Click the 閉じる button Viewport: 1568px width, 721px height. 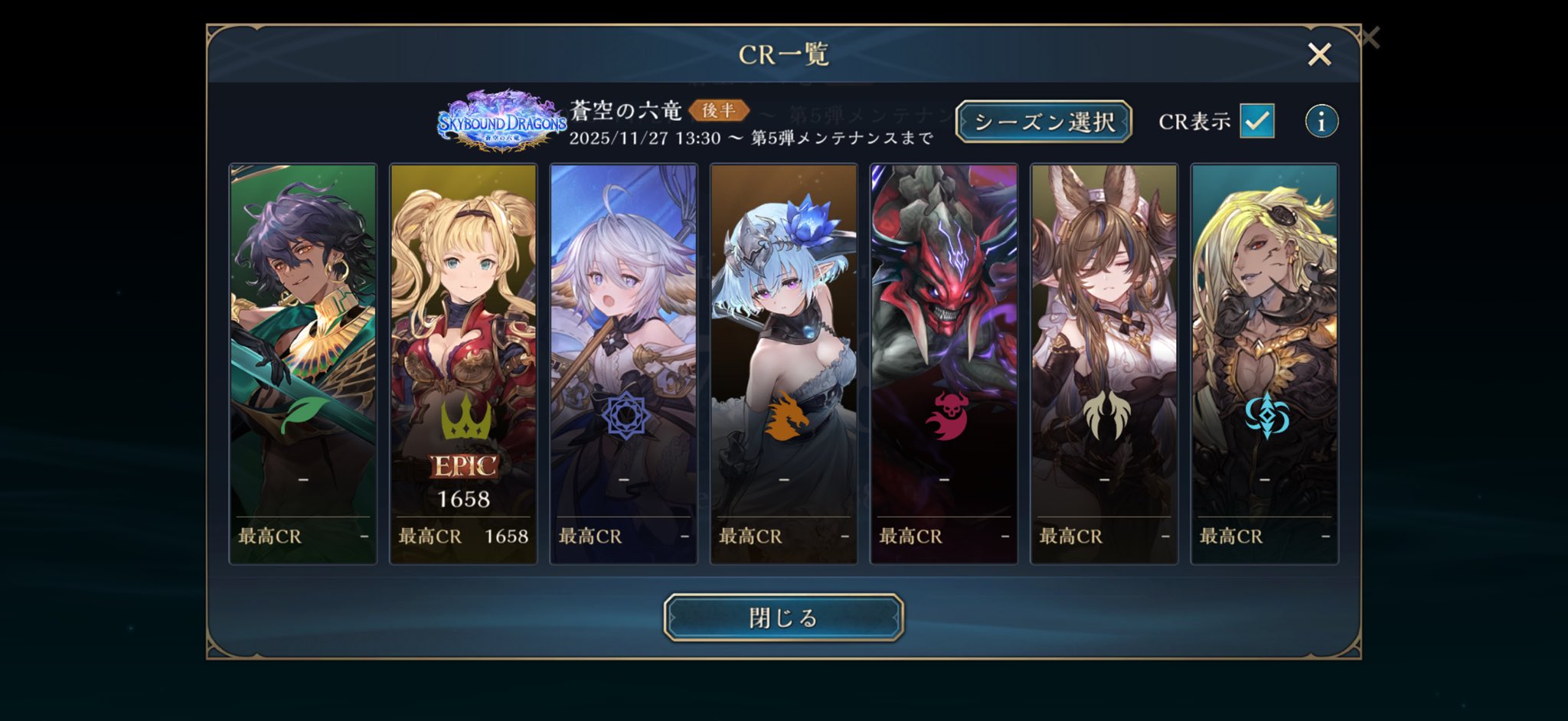tap(783, 618)
